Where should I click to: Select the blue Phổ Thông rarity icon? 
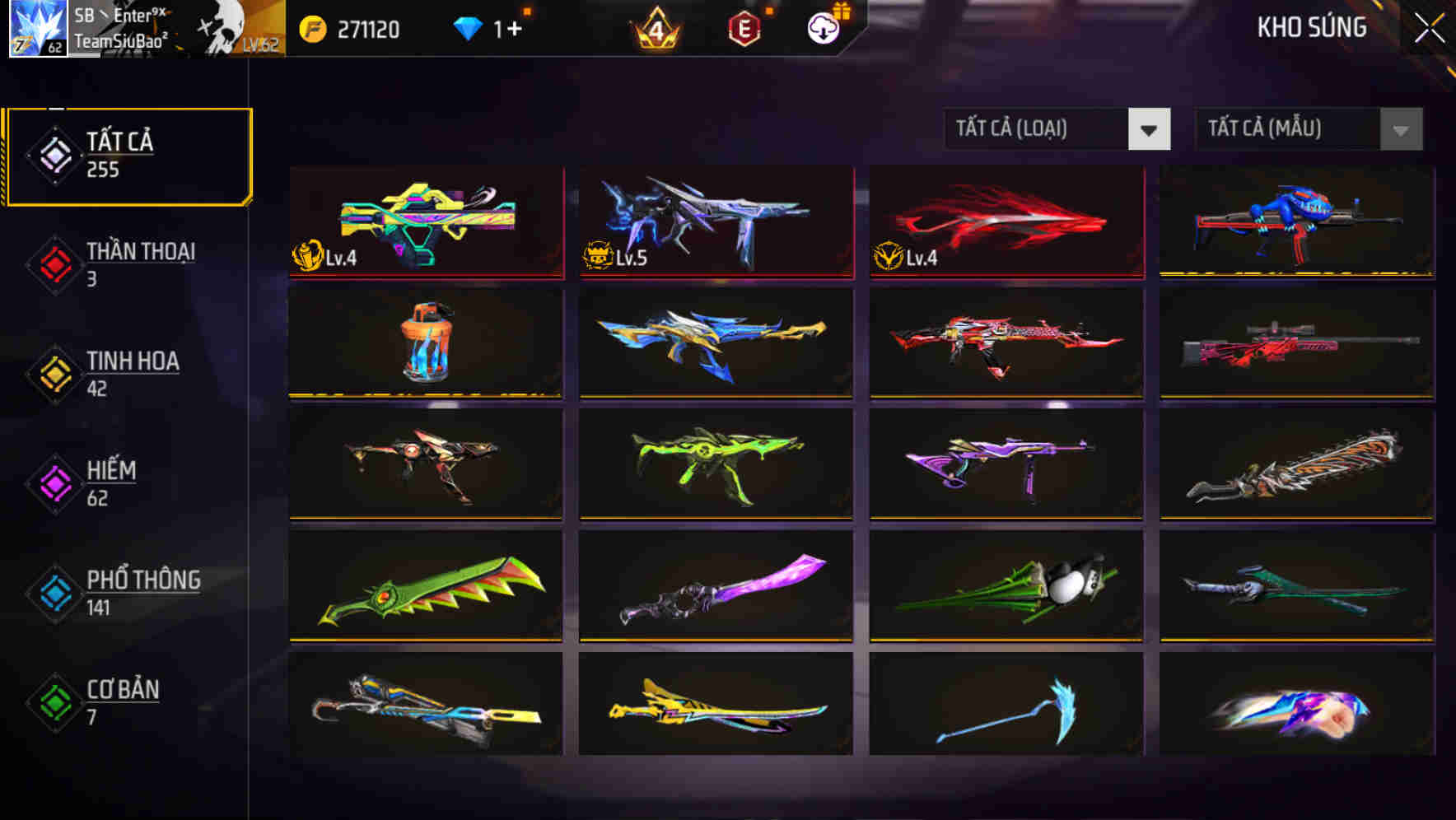click(x=53, y=594)
